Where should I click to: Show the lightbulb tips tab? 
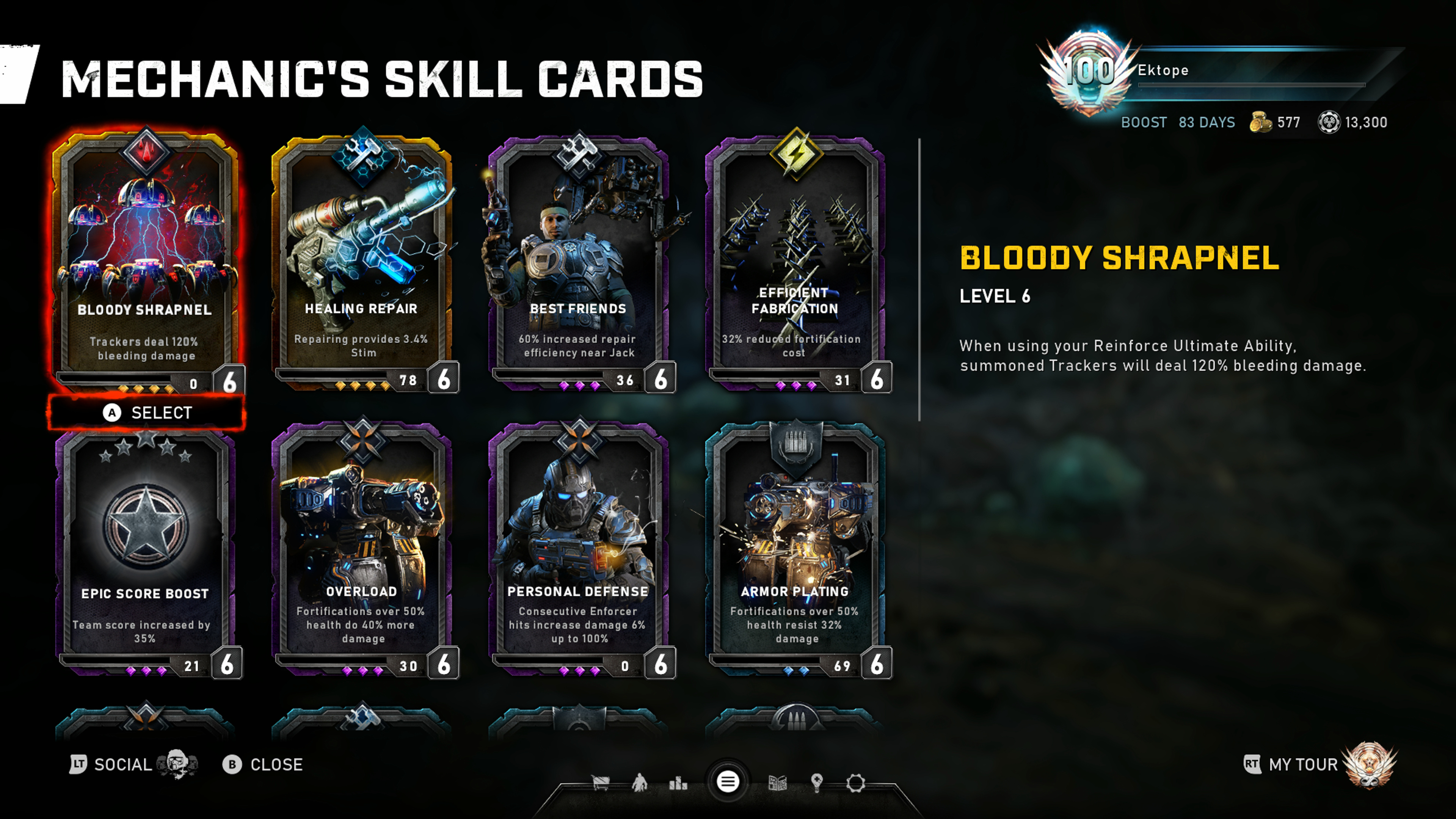tap(817, 783)
